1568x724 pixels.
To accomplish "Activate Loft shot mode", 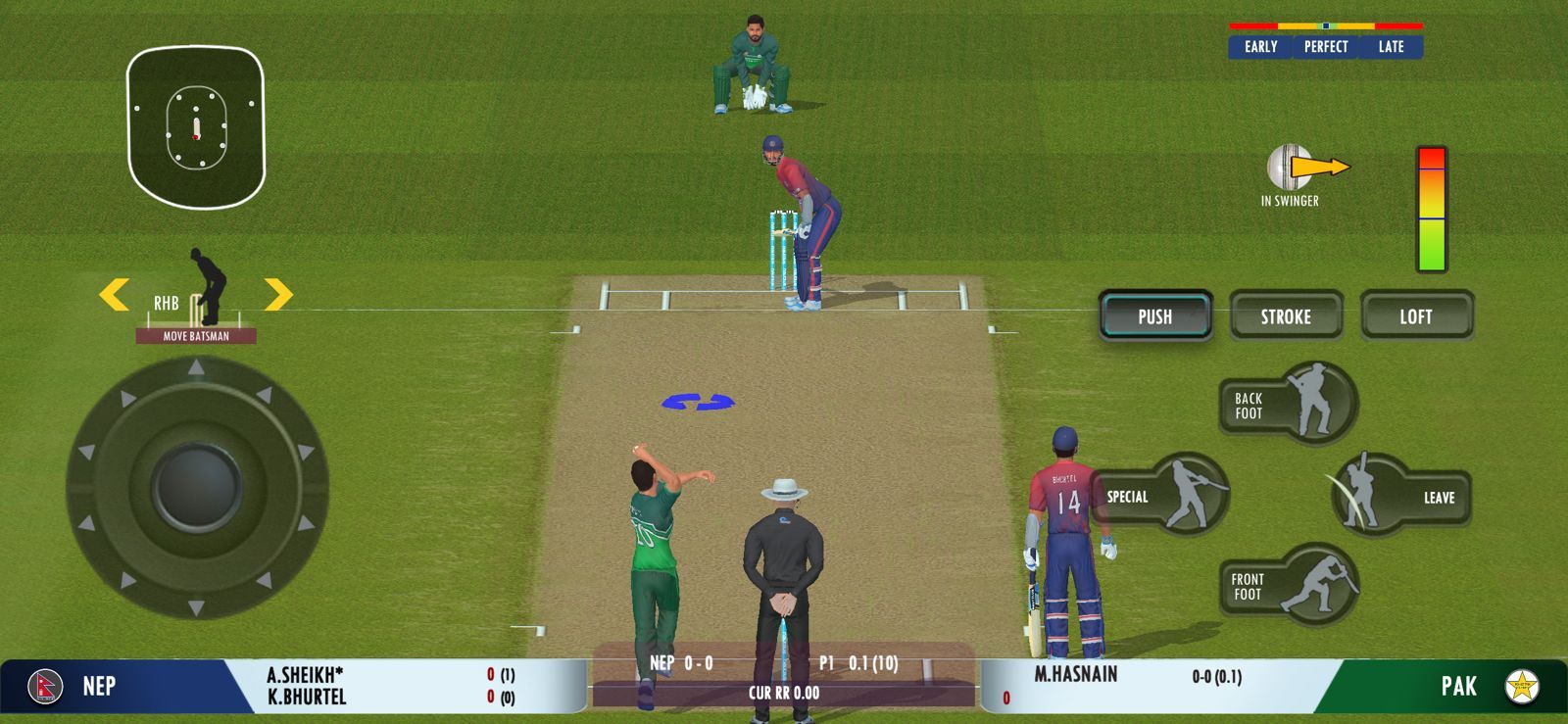I will point(1418,315).
